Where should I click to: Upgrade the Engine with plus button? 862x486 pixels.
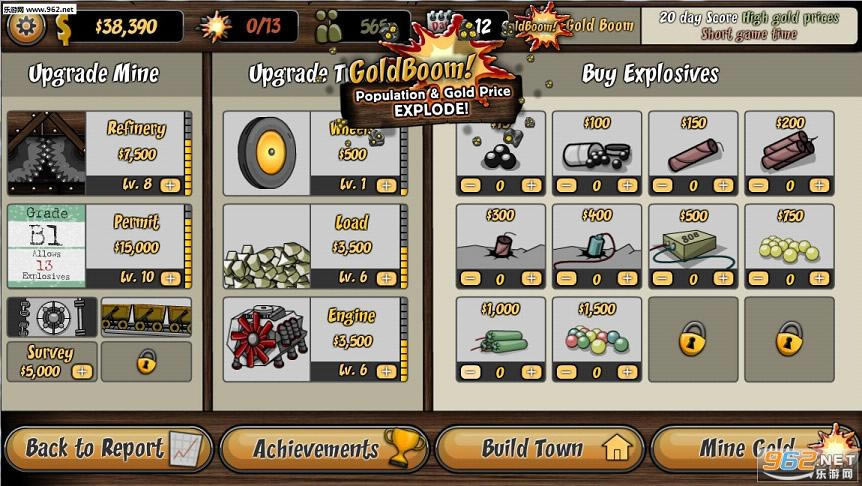point(387,370)
